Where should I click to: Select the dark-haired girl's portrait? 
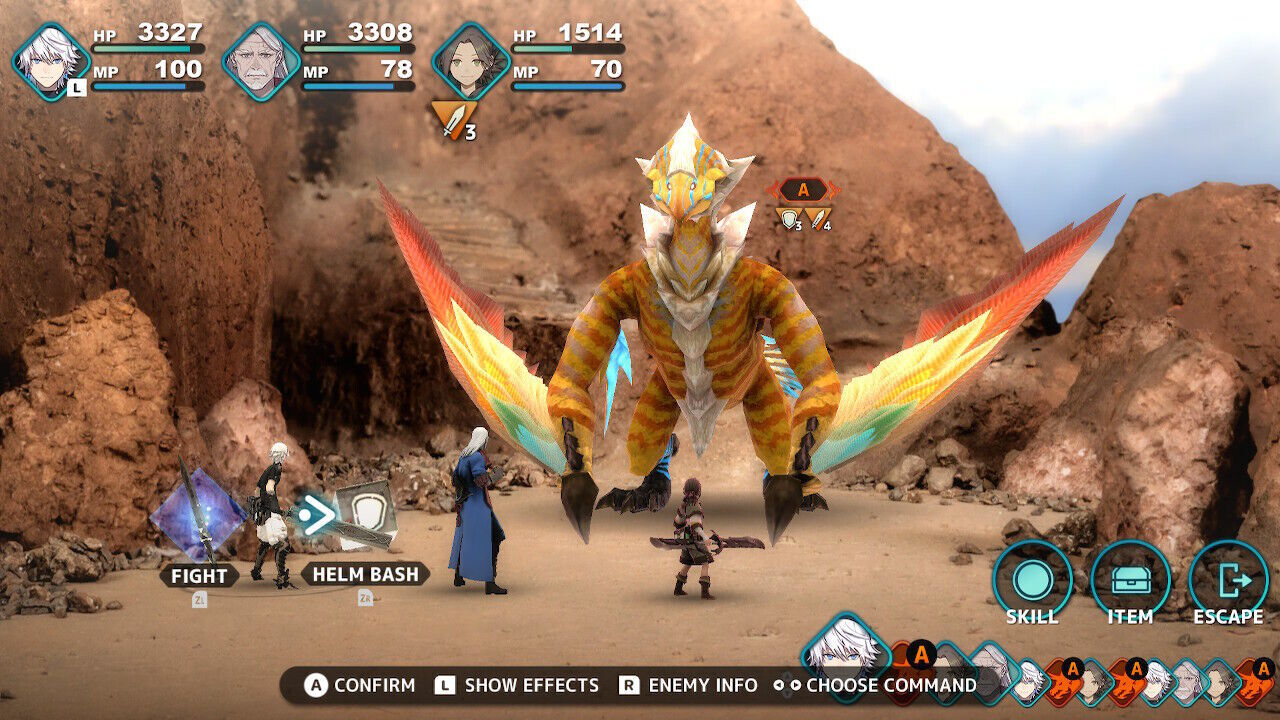pos(471,61)
